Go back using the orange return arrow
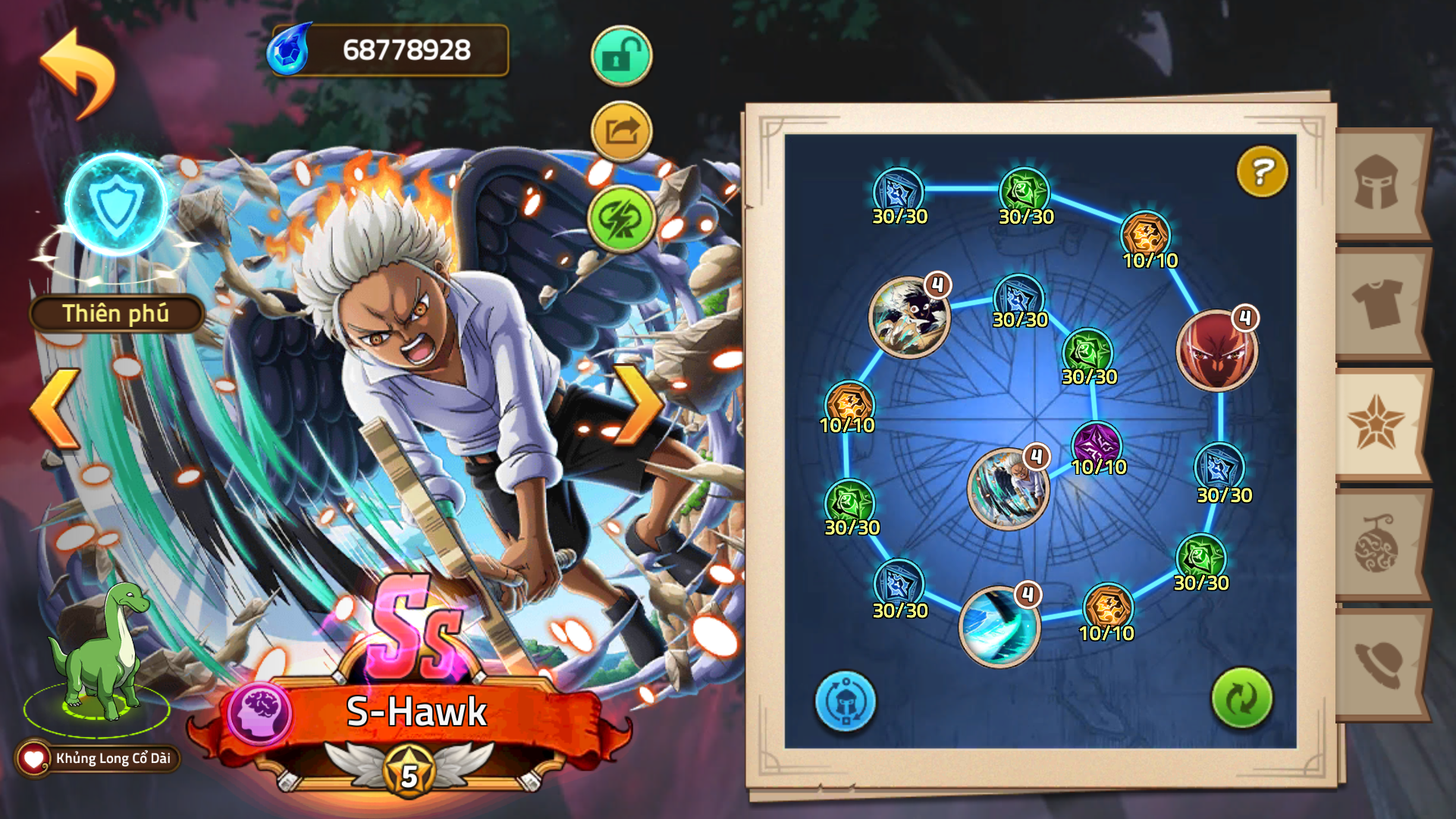 [x=78, y=72]
